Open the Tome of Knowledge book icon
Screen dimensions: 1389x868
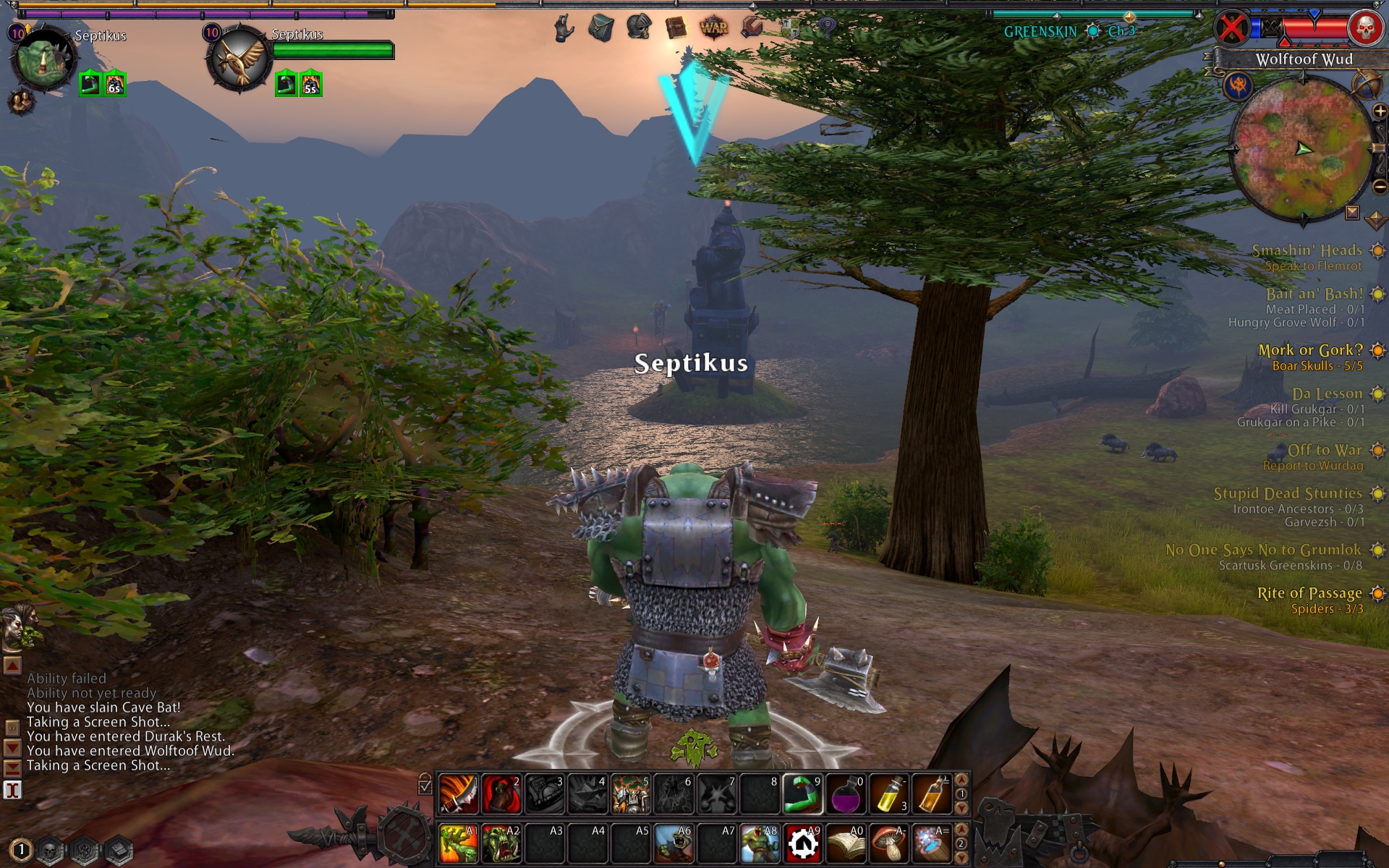[x=676, y=27]
